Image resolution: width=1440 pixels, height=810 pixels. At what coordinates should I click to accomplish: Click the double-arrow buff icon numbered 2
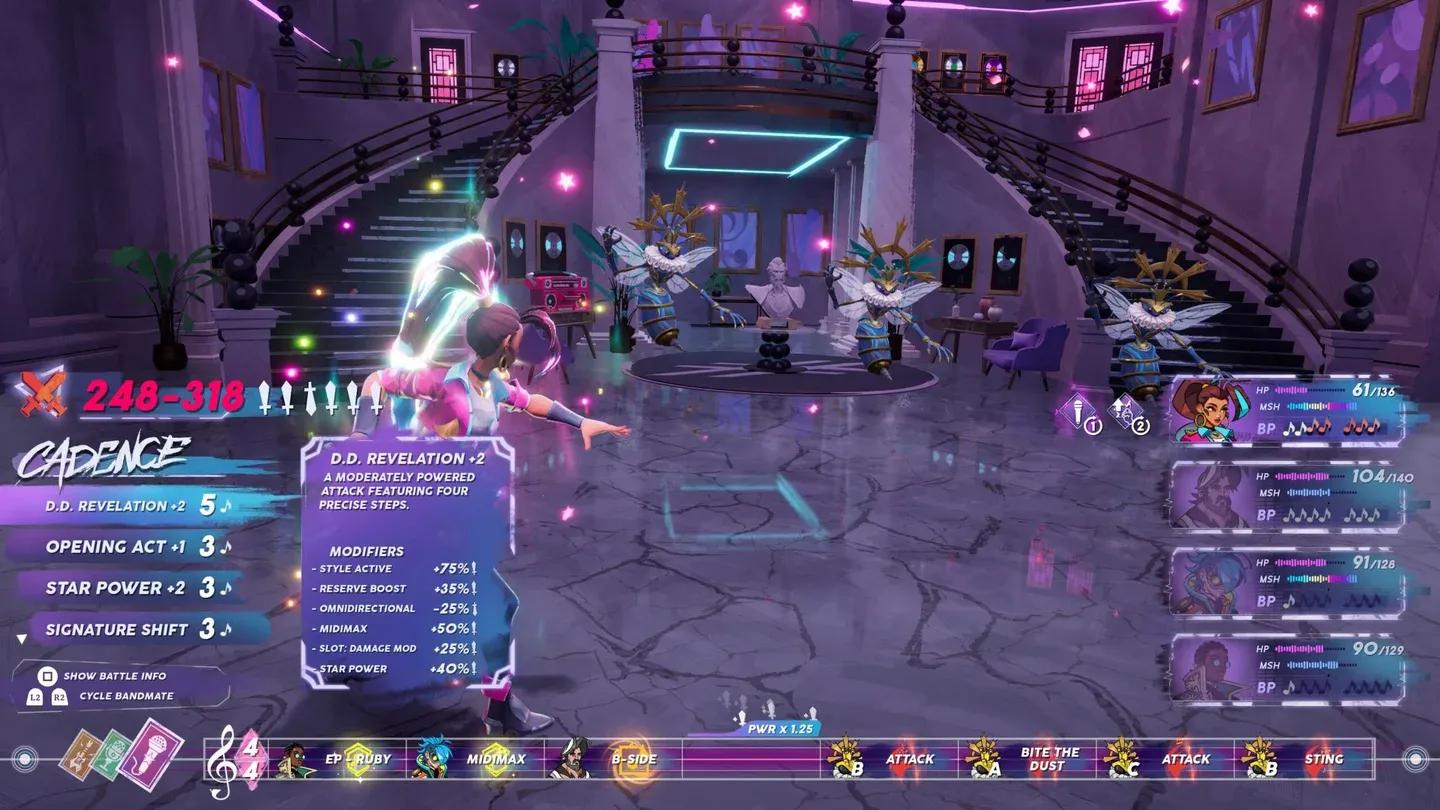click(1124, 410)
